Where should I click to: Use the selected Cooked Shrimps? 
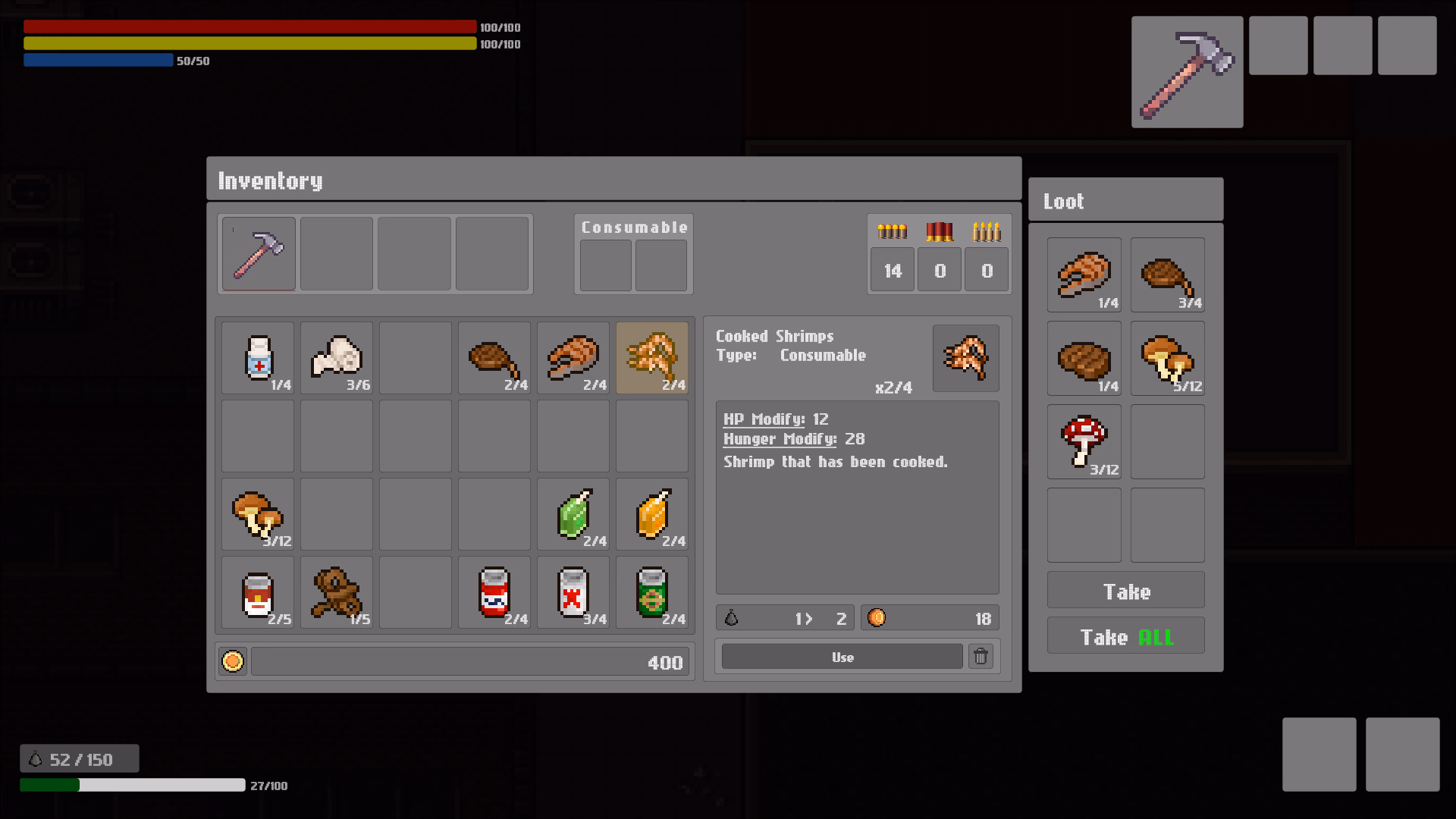click(842, 657)
